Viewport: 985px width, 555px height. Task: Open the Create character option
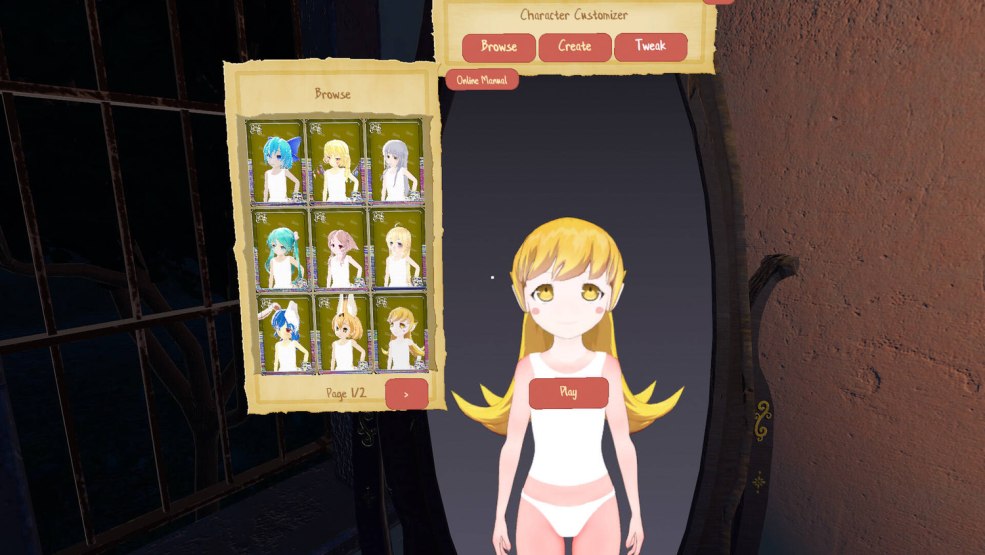[574, 47]
